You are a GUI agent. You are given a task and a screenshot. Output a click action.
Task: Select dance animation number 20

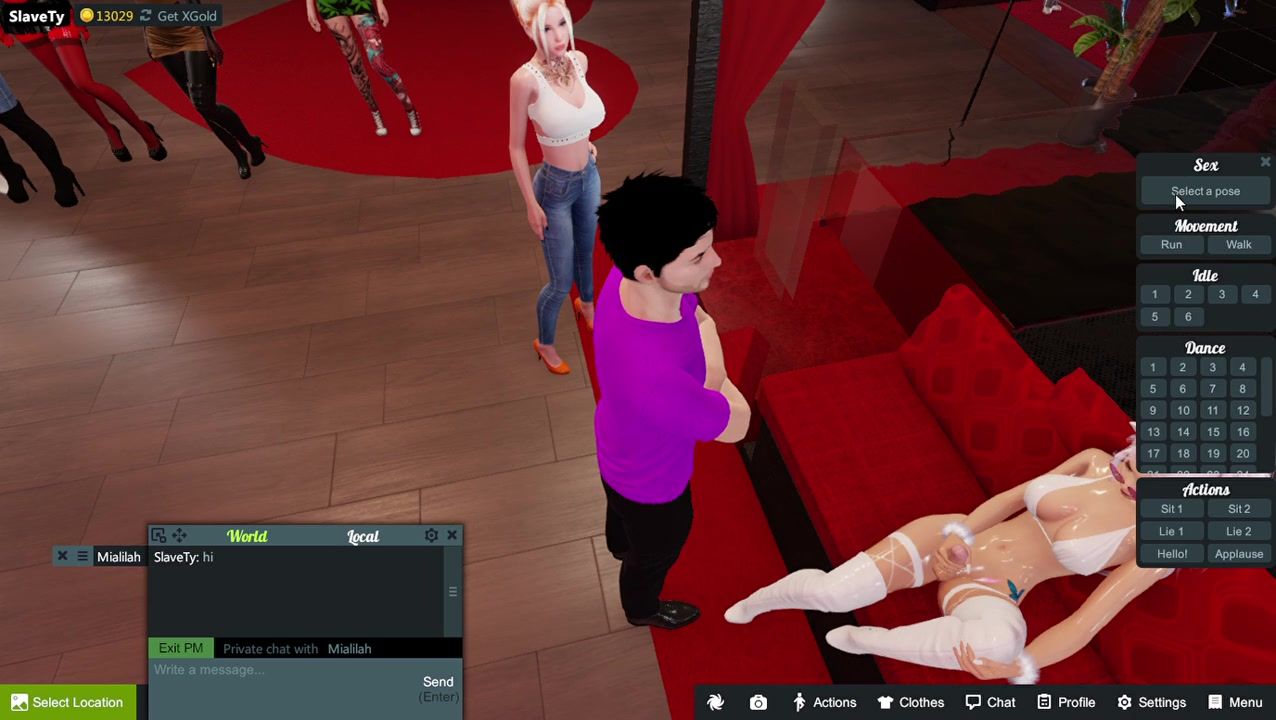coord(1242,454)
